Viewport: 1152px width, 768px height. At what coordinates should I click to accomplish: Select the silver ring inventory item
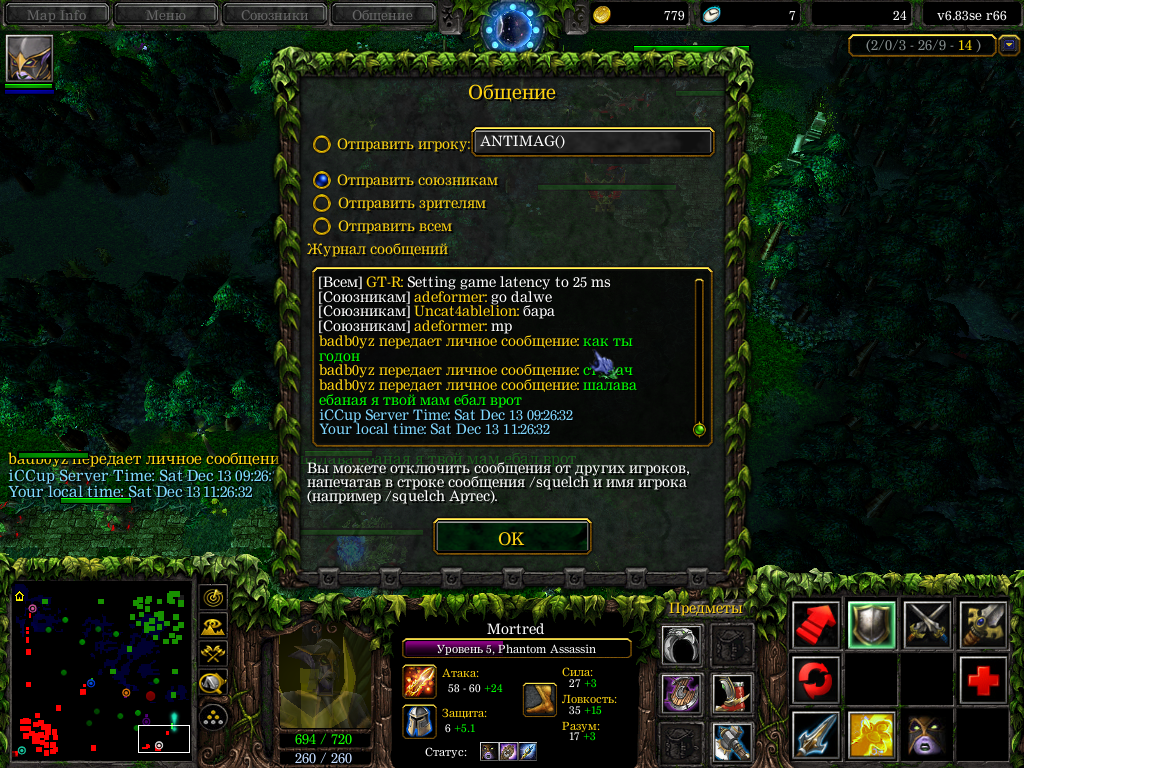(x=680, y=645)
